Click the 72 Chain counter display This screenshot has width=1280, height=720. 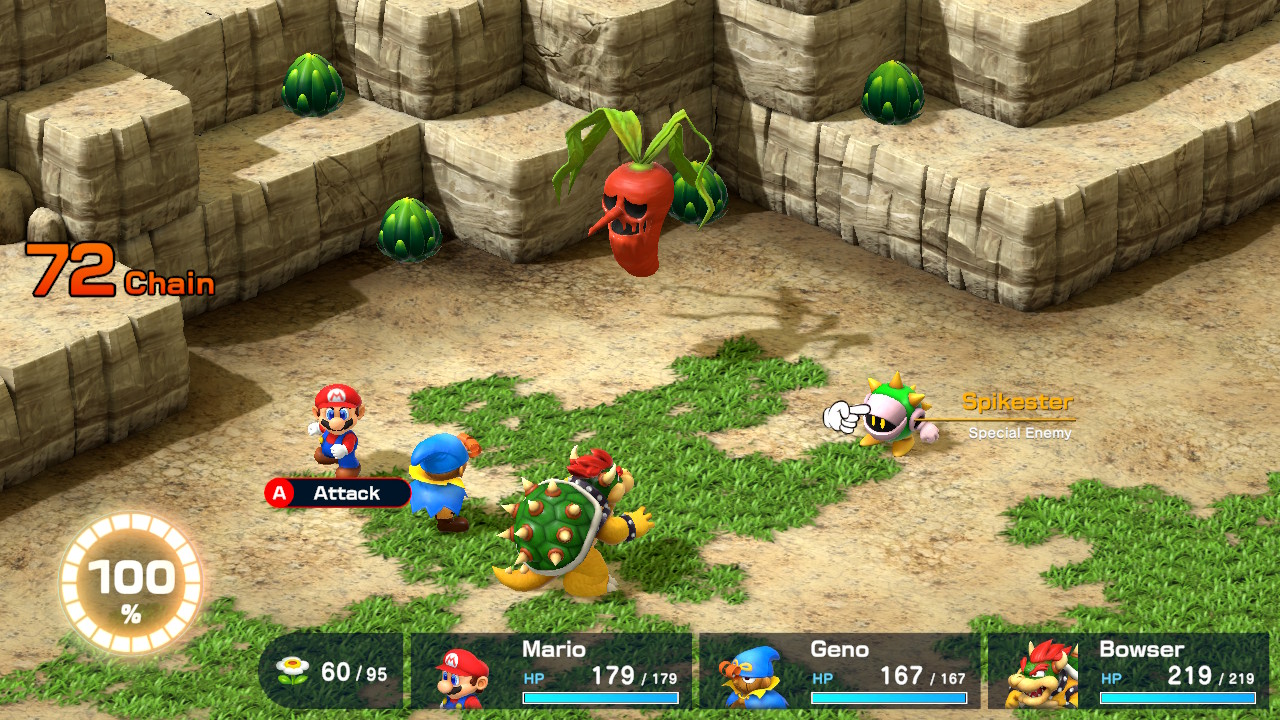(120, 269)
